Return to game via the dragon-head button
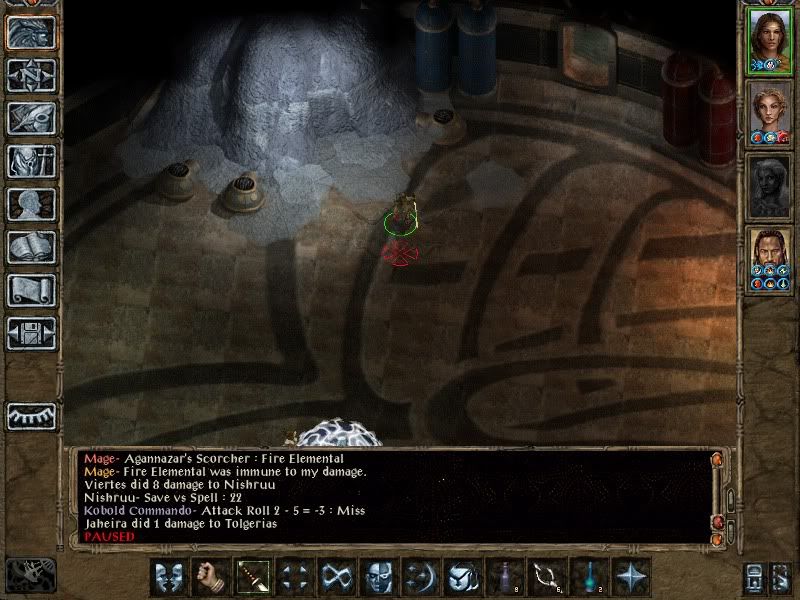800x600 pixels. coord(31,33)
